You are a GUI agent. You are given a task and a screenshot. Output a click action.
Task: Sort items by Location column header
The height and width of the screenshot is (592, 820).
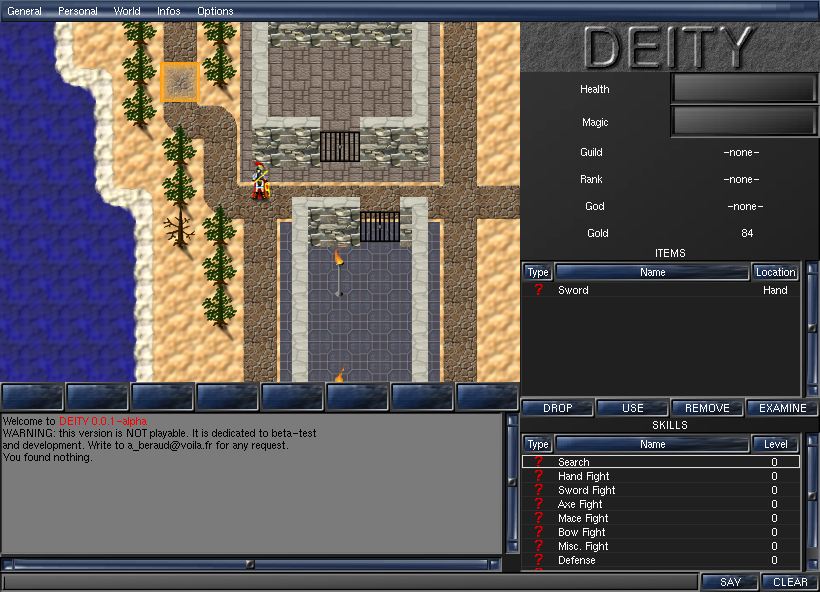click(x=775, y=272)
